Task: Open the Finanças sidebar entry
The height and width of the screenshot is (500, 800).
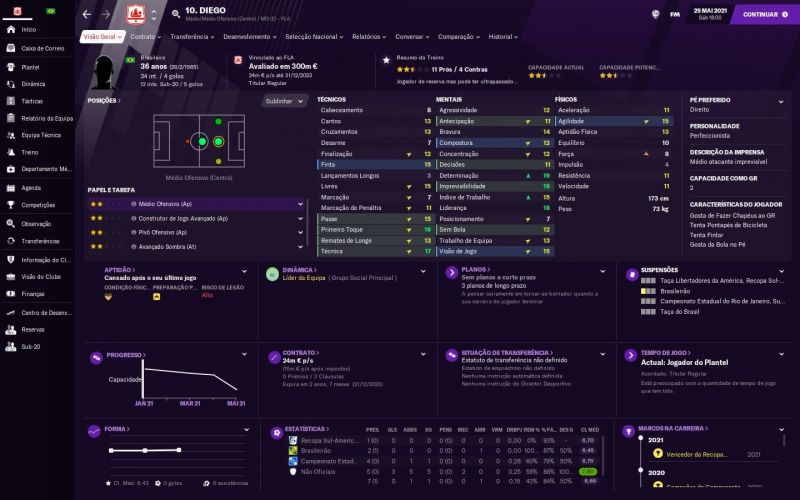Action: pyautogui.click(x=33, y=294)
